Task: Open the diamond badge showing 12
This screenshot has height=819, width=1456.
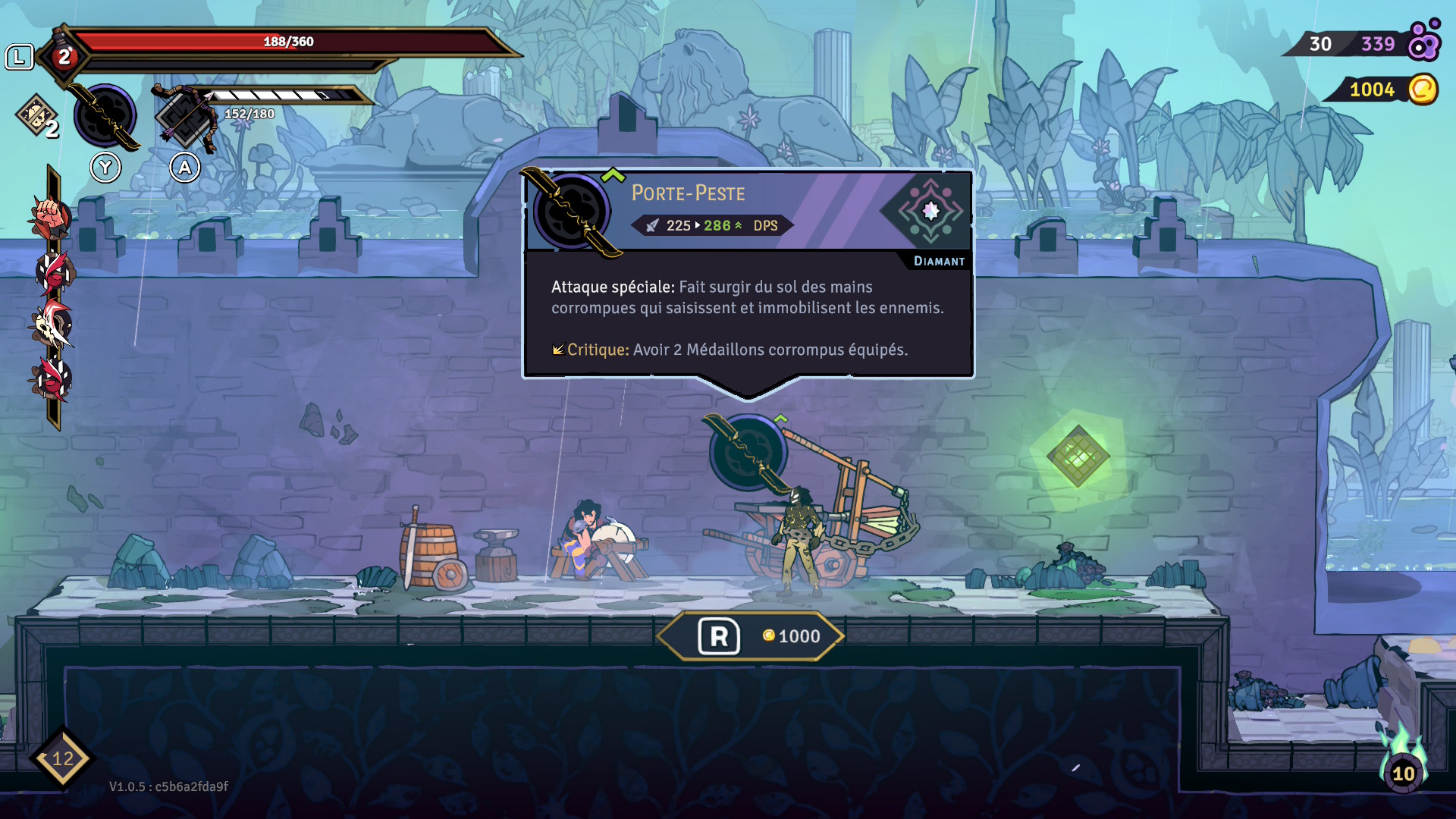Action: click(62, 758)
